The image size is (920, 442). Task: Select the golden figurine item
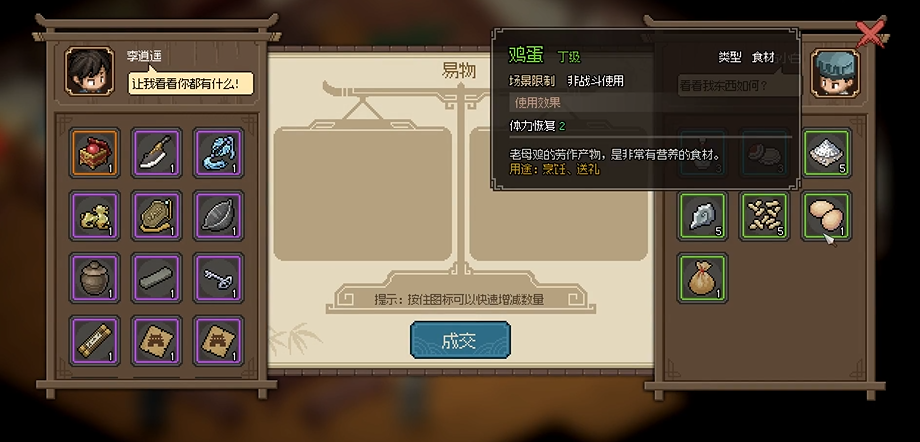tap(94, 215)
